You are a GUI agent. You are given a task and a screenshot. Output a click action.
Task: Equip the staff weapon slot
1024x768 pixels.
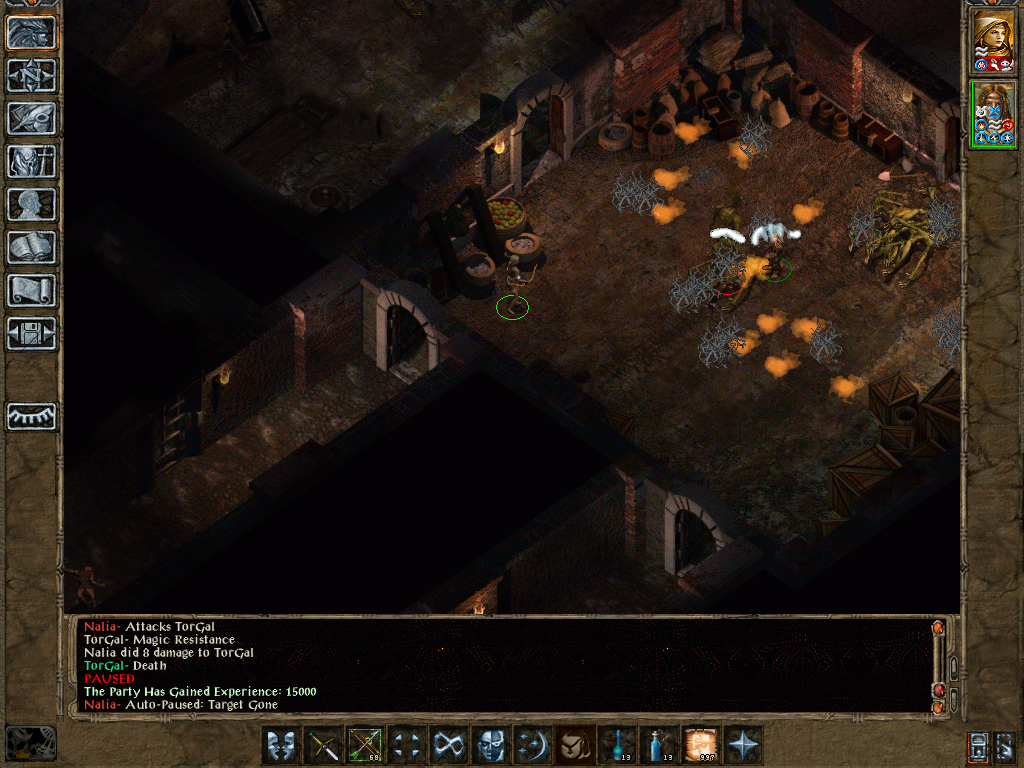click(x=323, y=745)
